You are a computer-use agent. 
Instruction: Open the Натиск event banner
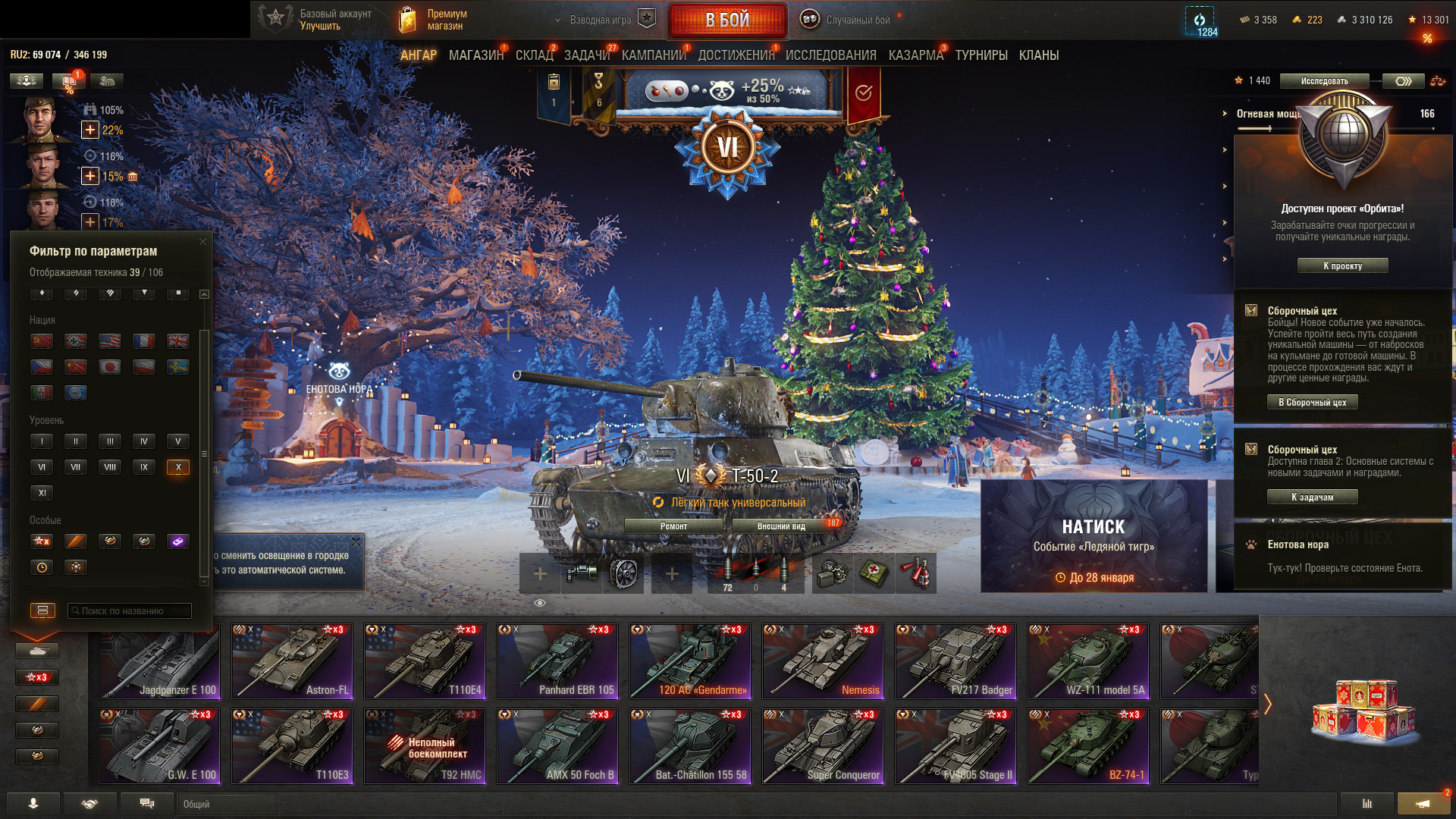click(1094, 536)
